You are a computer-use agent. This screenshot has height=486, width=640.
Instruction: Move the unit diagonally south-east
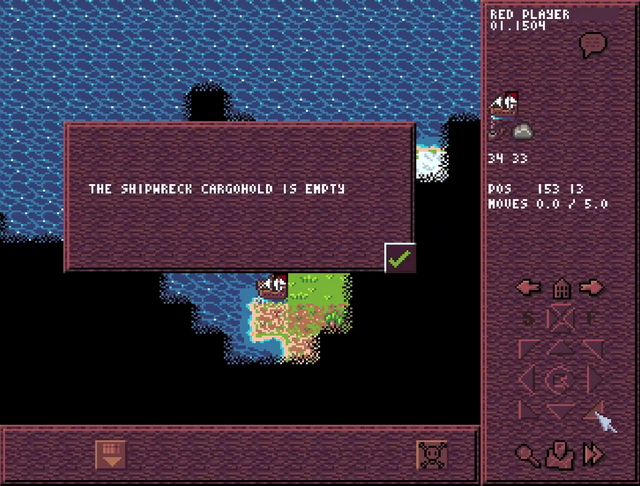[x=594, y=410]
